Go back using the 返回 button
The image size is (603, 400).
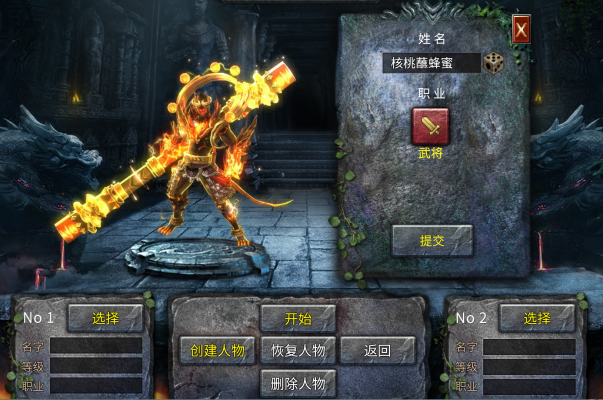click(x=377, y=350)
